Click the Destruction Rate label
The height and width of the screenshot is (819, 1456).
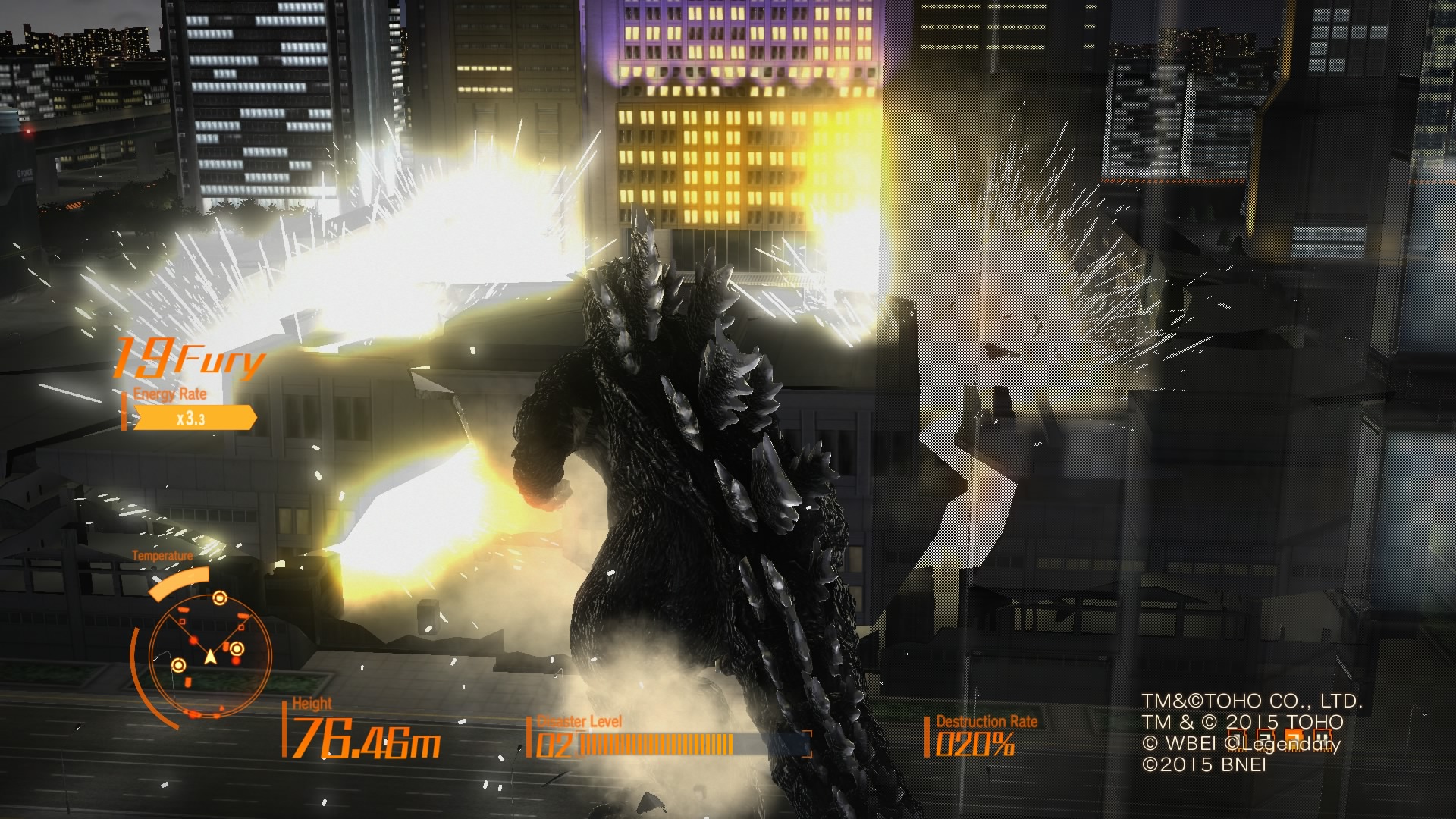pyautogui.click(x=986, y=722)
